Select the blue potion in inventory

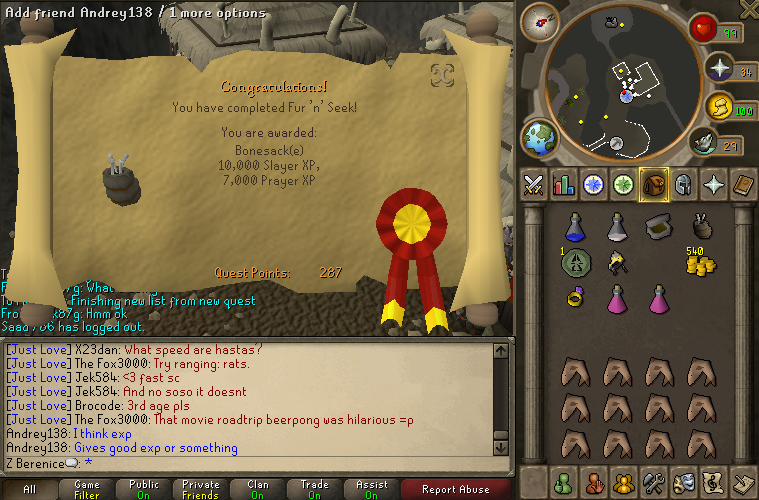574,227
